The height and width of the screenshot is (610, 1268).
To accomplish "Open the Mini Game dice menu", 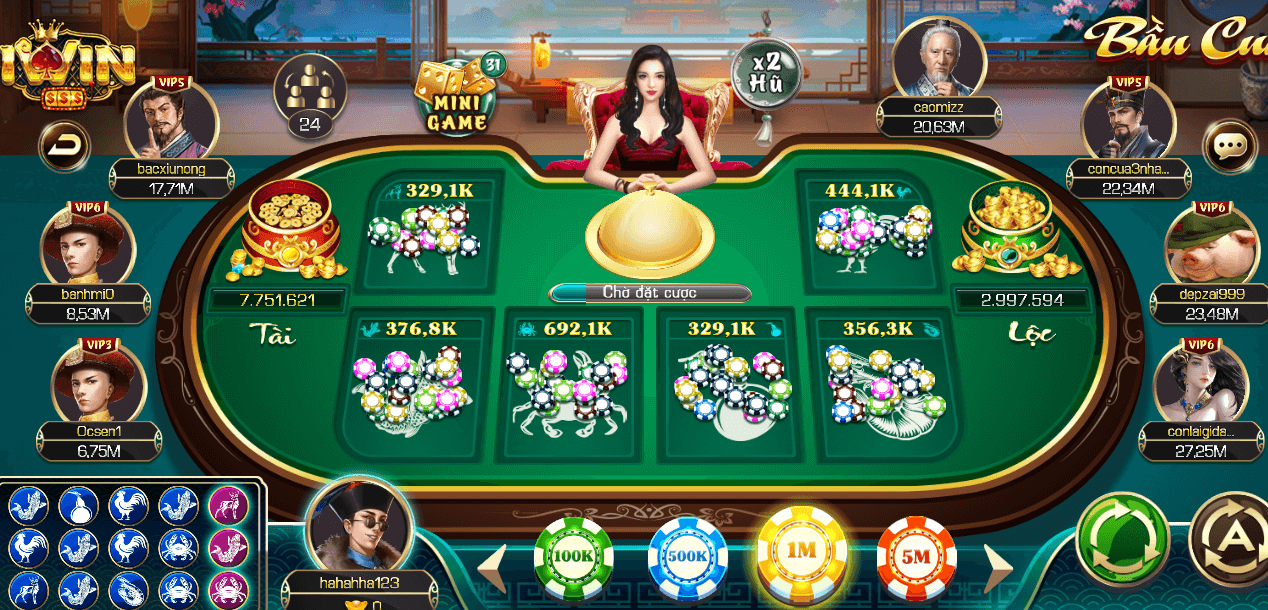I will click(x=458, y=96).
